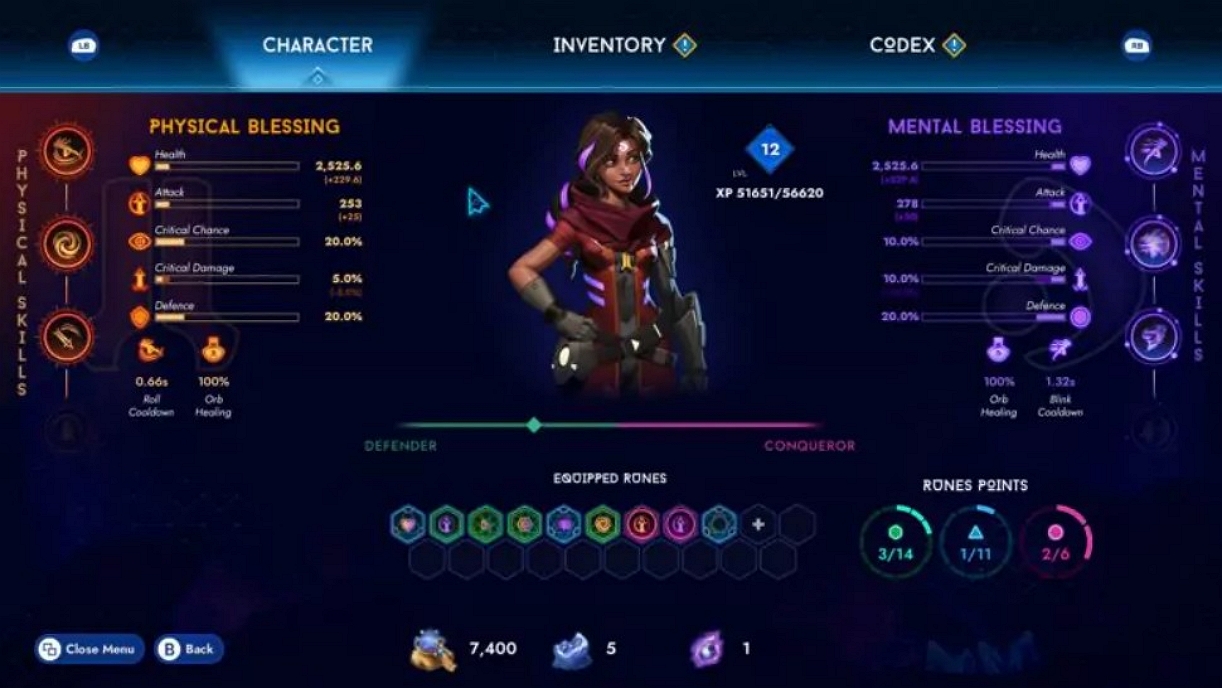1222x688 pixels.
Task: Choose the swirl physical skill icon
Action: 67,244
